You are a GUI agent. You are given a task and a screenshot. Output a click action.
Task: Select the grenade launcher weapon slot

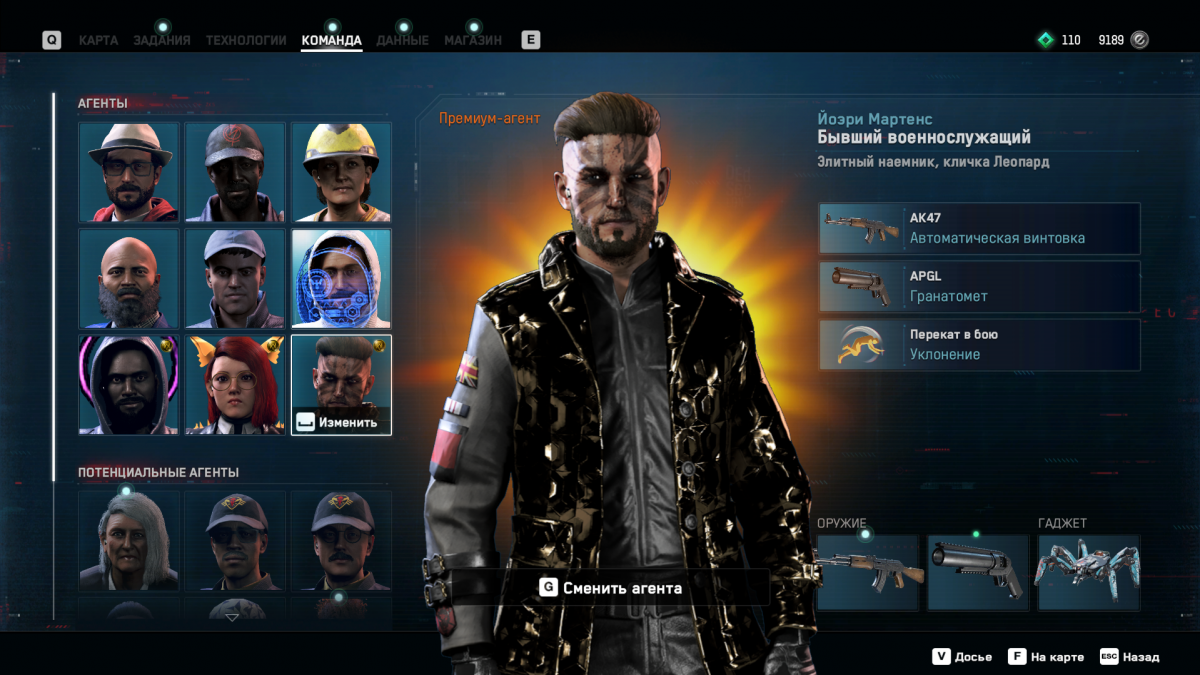point(977,573)
